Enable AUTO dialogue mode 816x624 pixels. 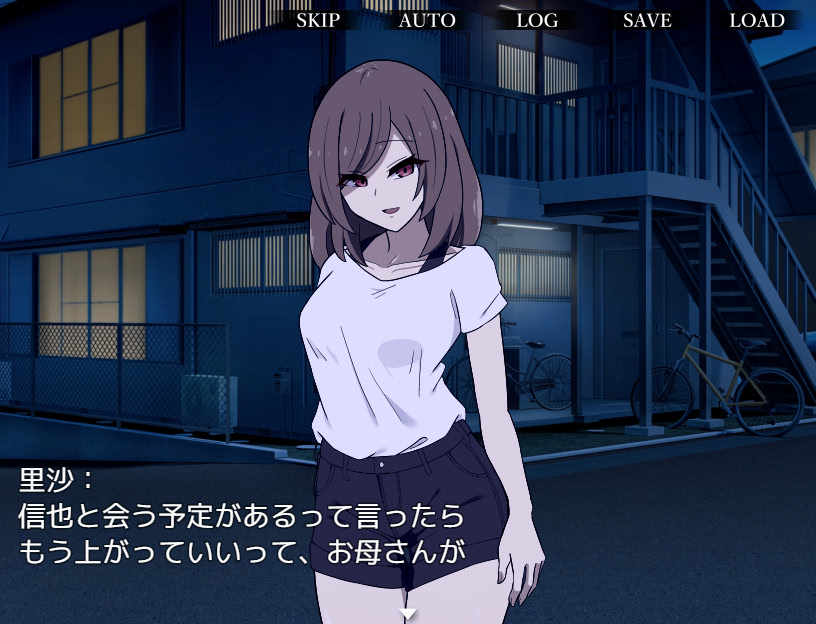tap(427, 20)
